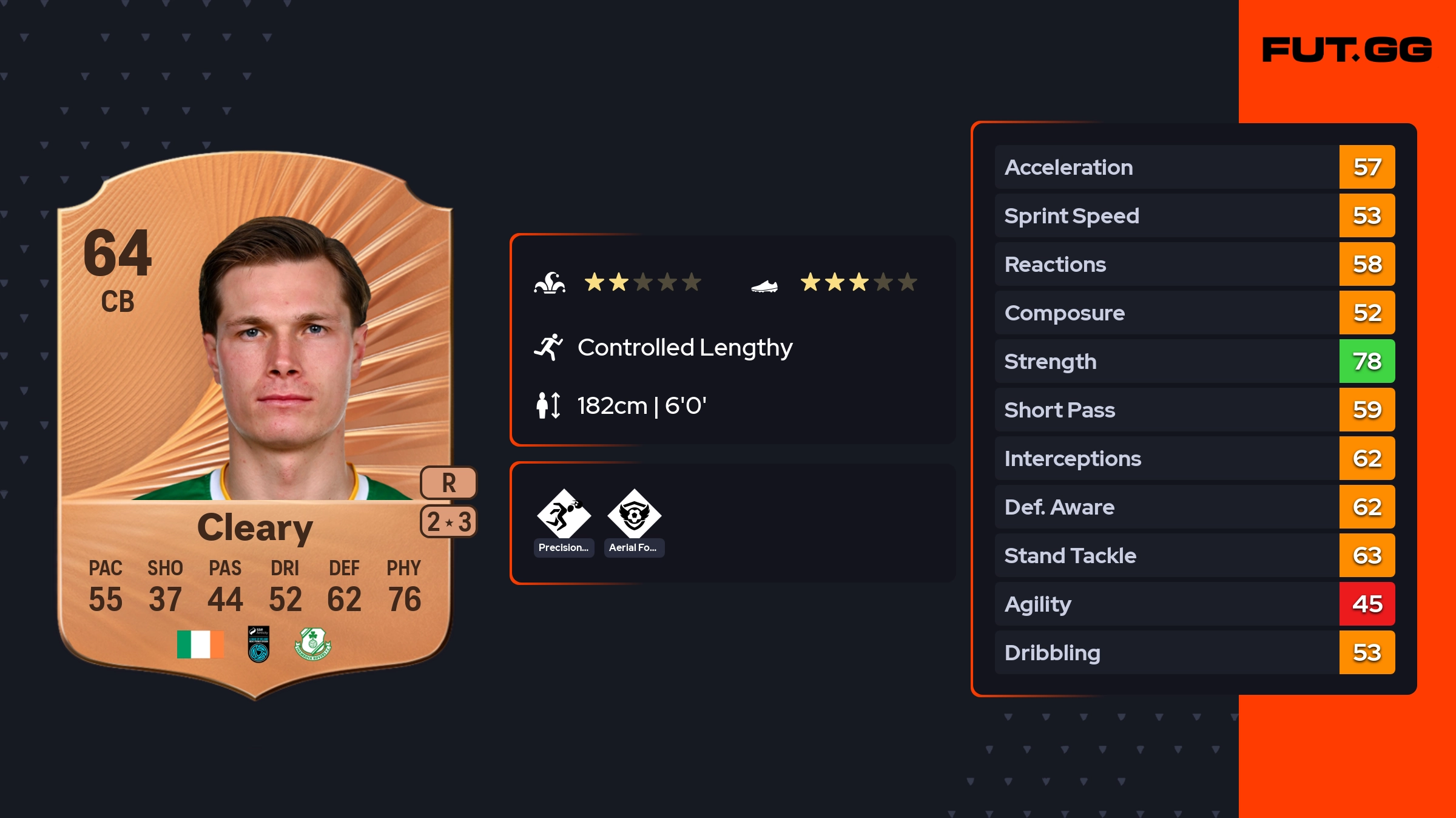Click the league badge on the card
The image size is (1456, 818).
click(258, 644)
